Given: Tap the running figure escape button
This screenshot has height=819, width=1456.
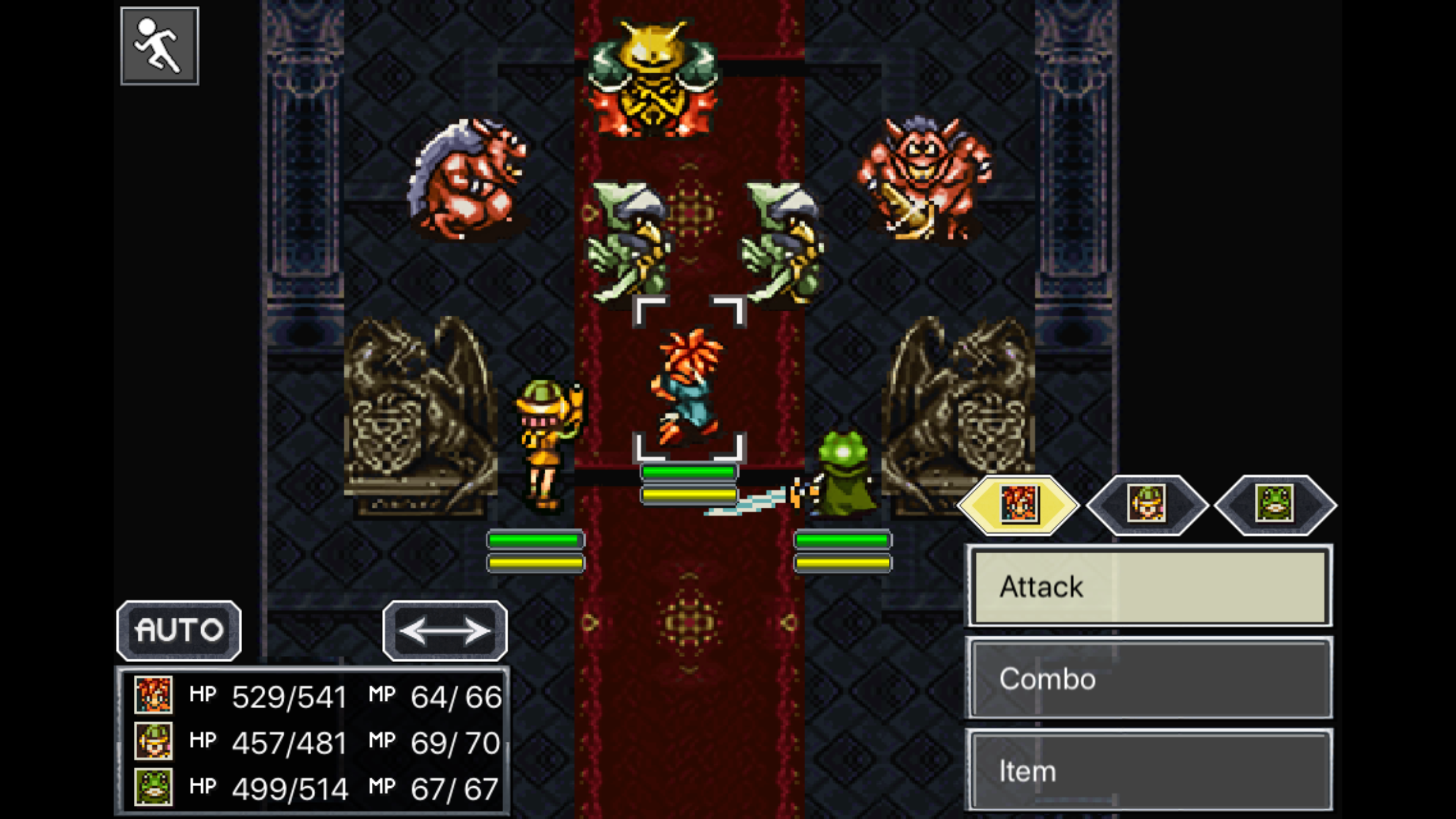Looking at the screenshot, I should [x=160, y=45].
